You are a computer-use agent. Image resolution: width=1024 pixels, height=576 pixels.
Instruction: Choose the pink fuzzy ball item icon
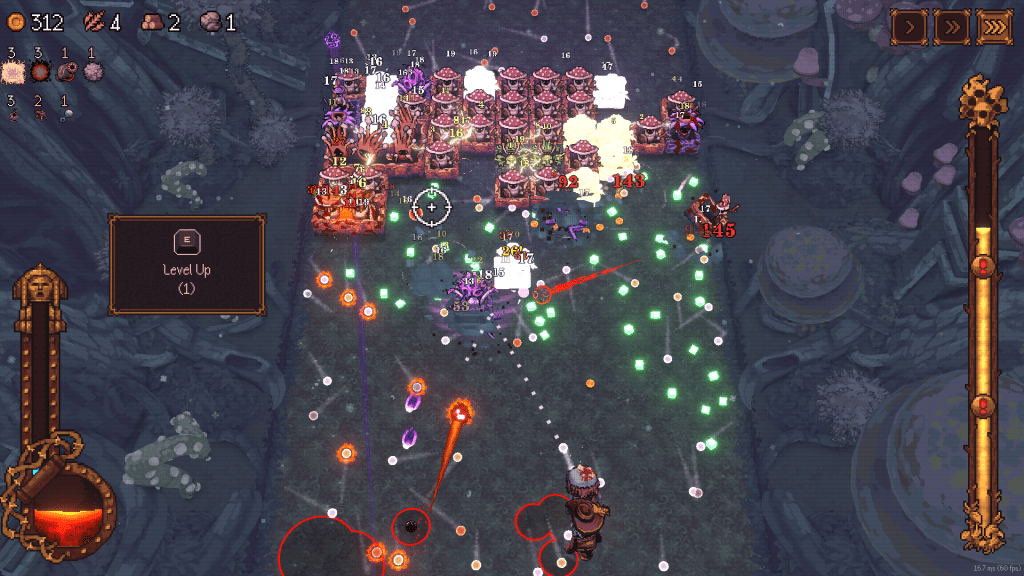point(93,71)
